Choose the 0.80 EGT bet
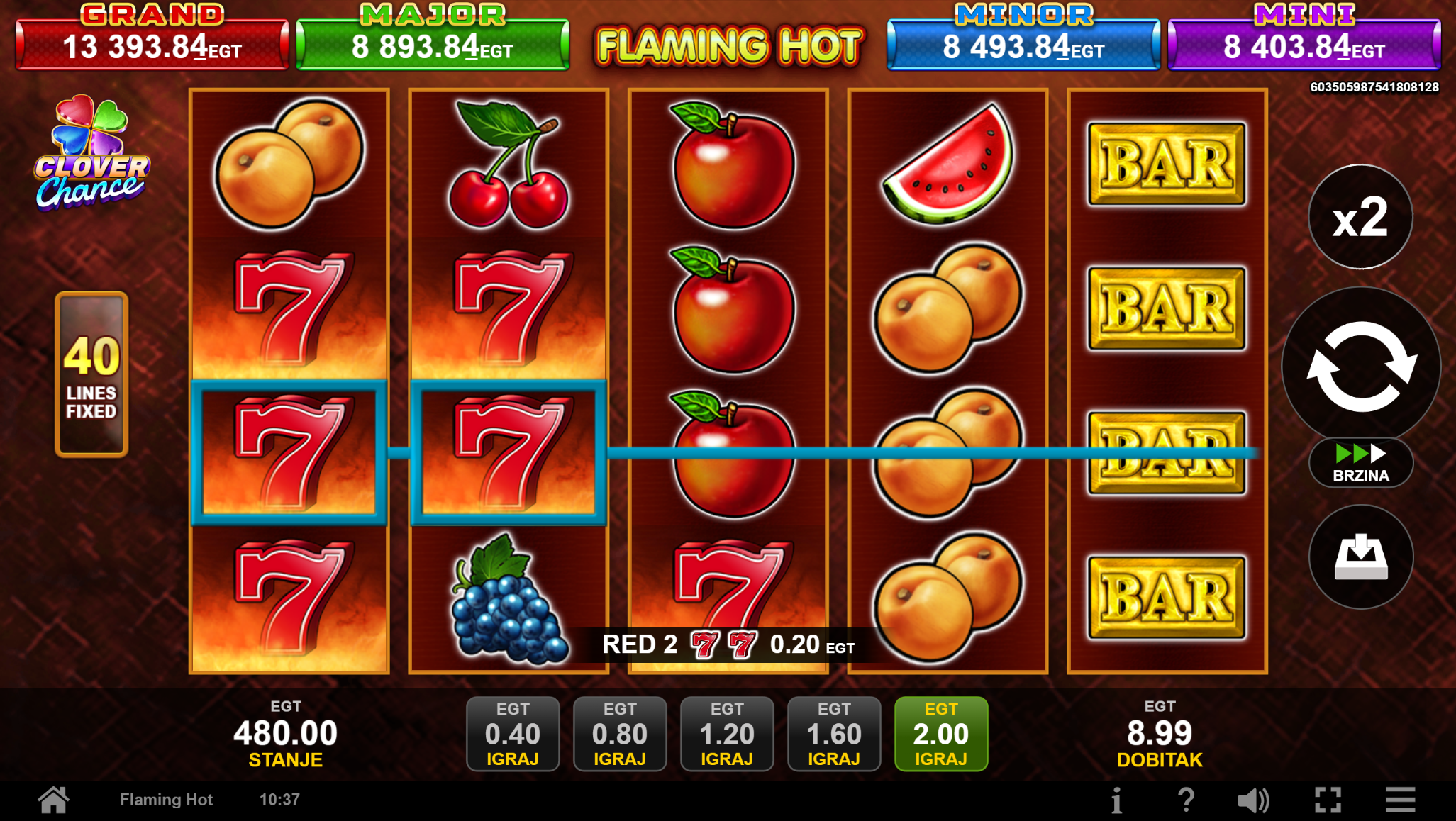The height and width of the screenshot is (821, 1456). pos(619,734)
